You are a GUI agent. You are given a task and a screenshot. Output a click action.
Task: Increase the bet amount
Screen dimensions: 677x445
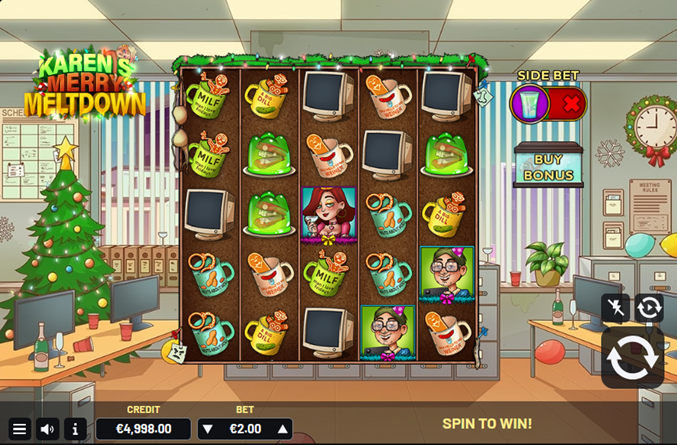283,429
